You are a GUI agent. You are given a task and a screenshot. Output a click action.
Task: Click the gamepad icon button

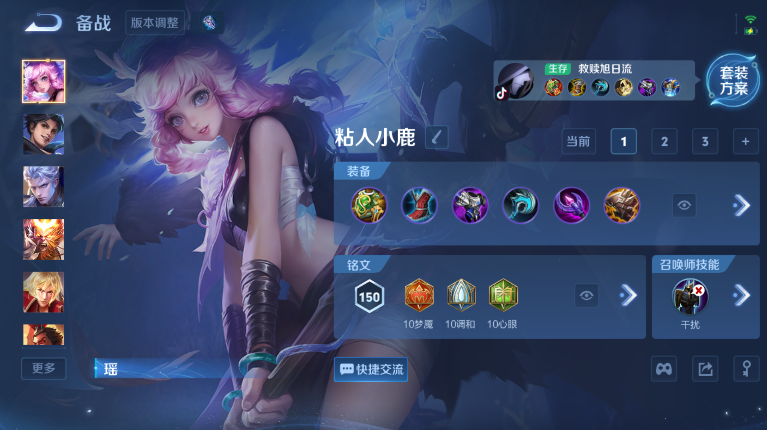click(x=664, y=369)
